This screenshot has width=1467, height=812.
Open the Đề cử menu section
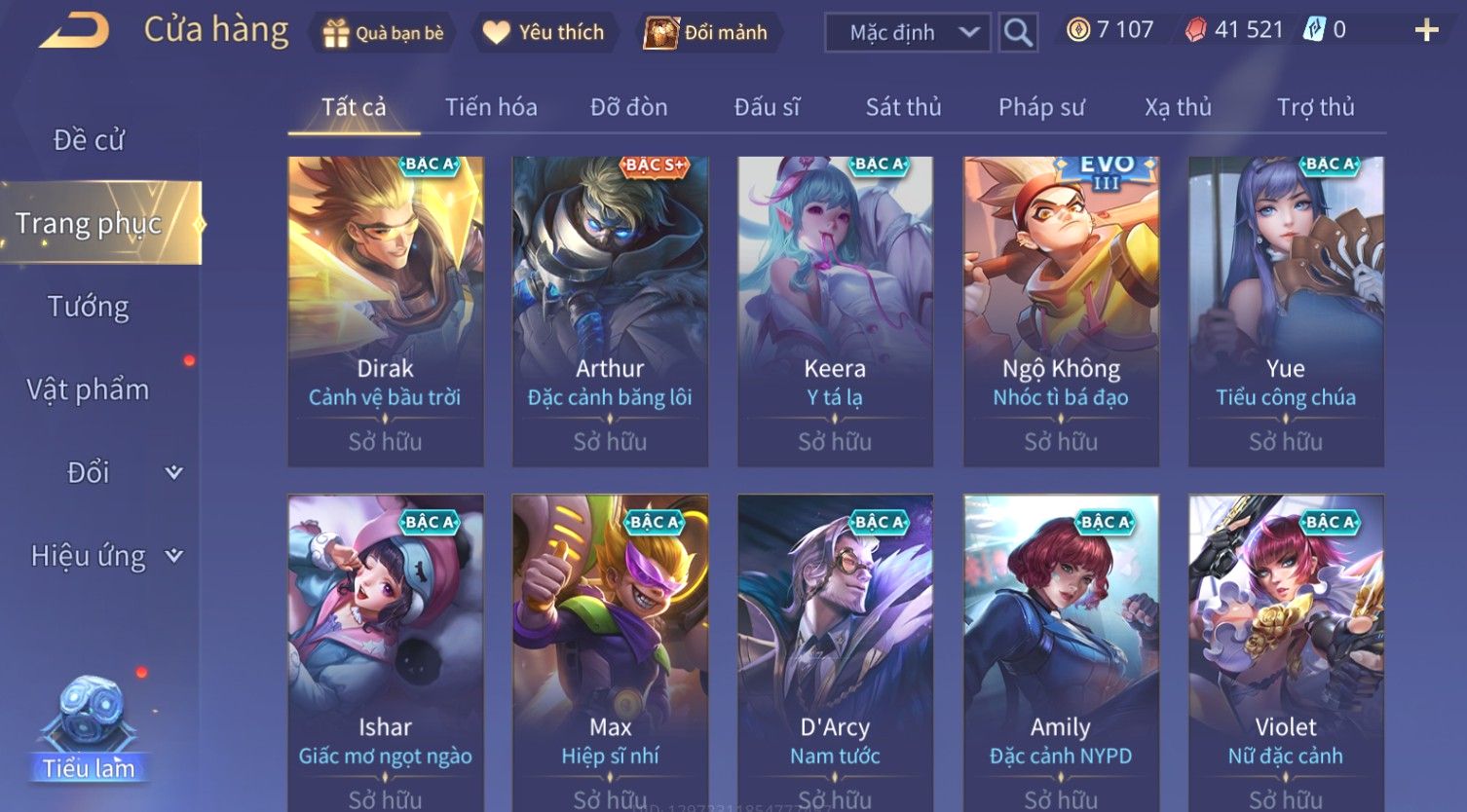click(x=89, y=140)
